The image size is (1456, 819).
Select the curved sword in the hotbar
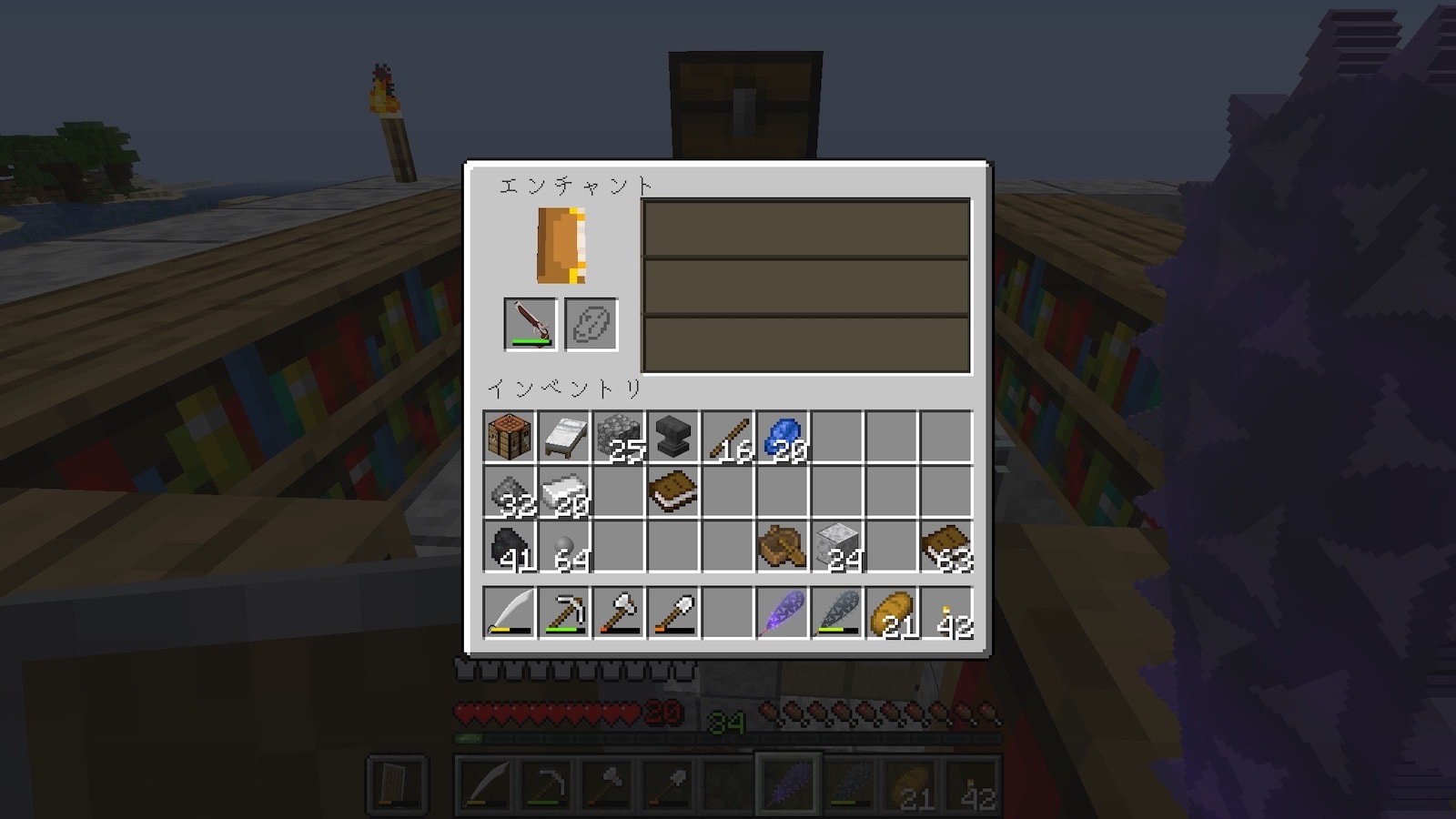(x=510, y=612)
